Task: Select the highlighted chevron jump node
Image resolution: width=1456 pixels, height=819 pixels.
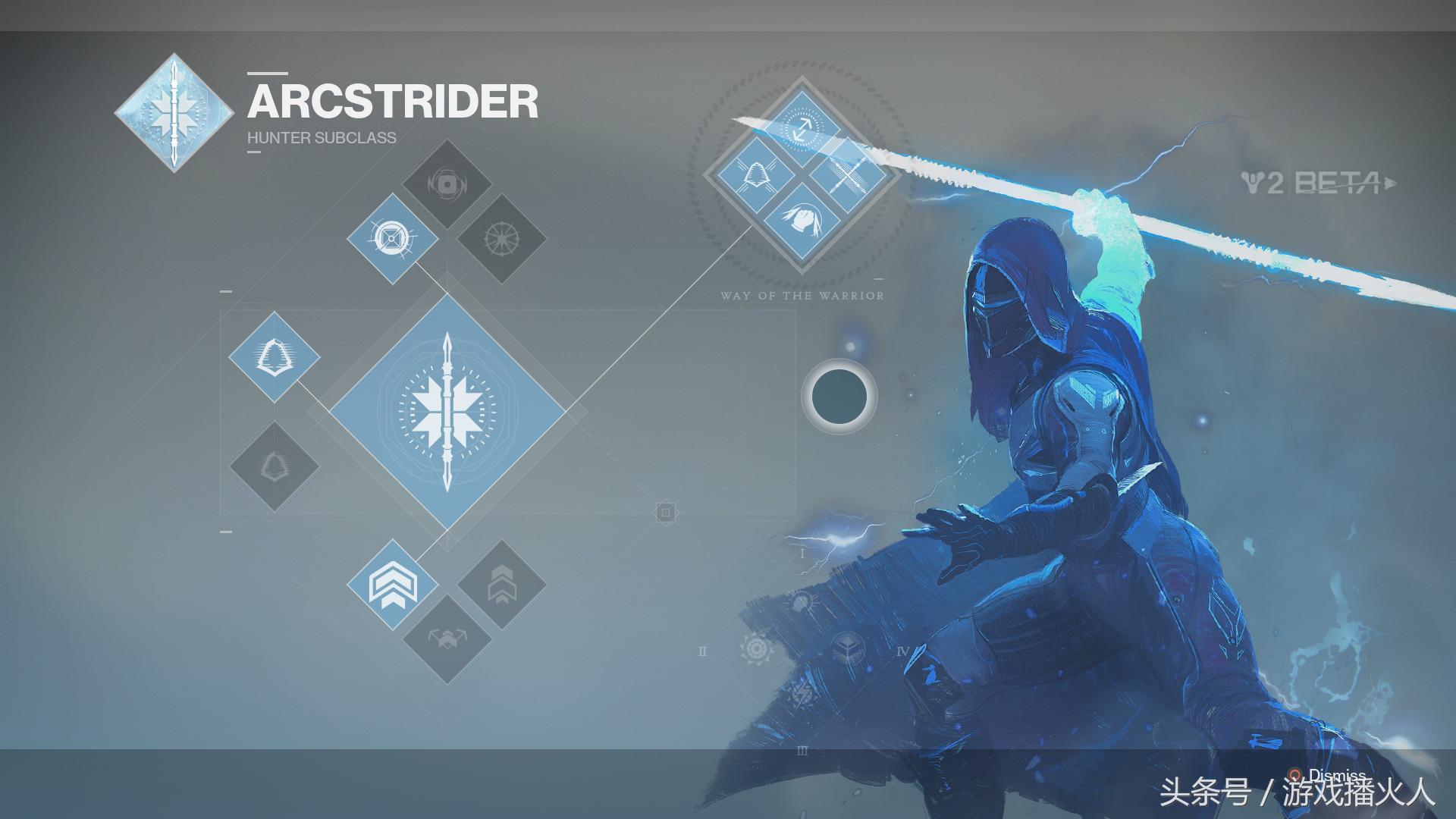Action: click(x=392, y=585)
